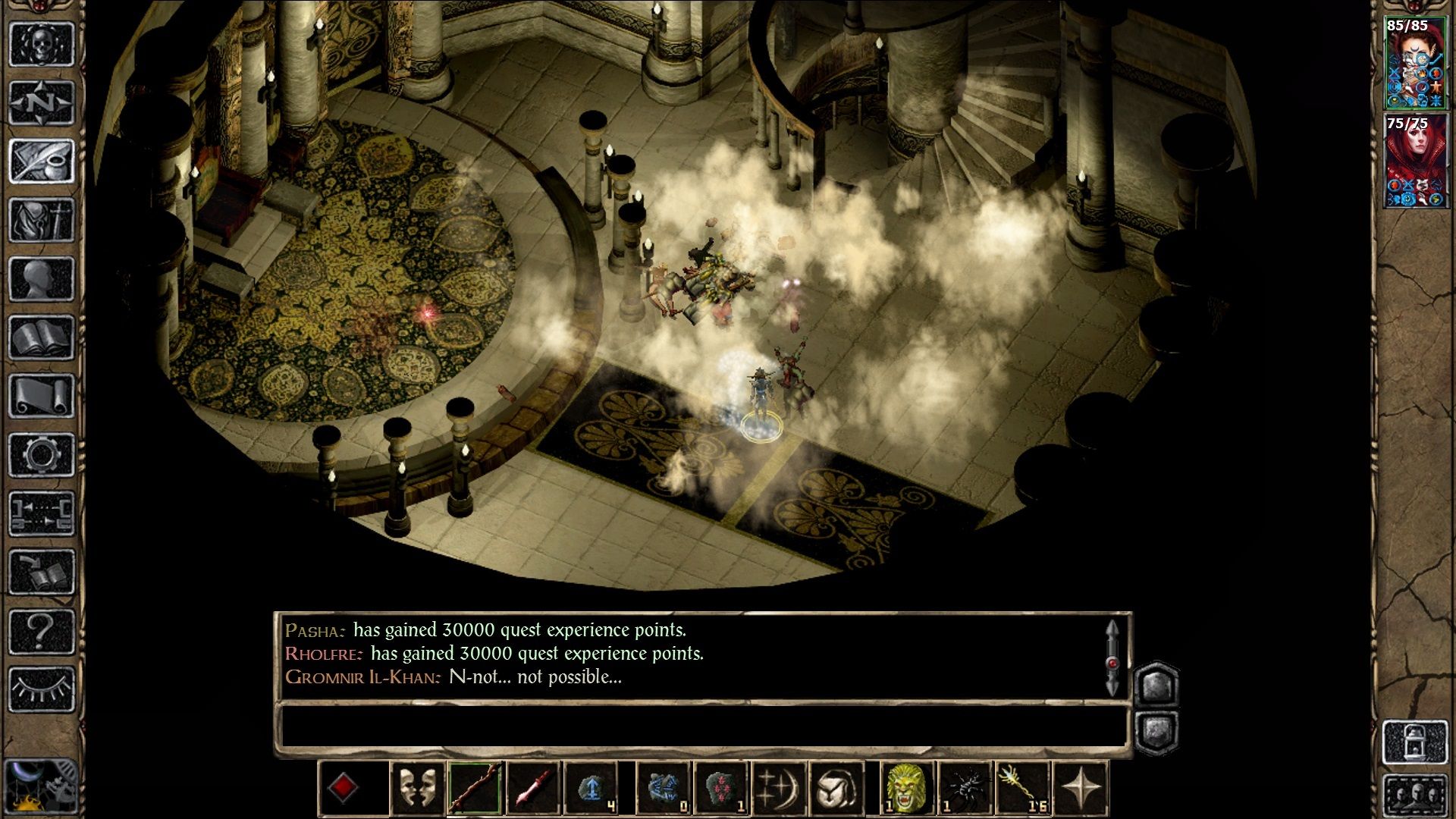This screenshot has width=1456, height=819.
Task: Open the mage spellbook
Action: pos(42,337)
